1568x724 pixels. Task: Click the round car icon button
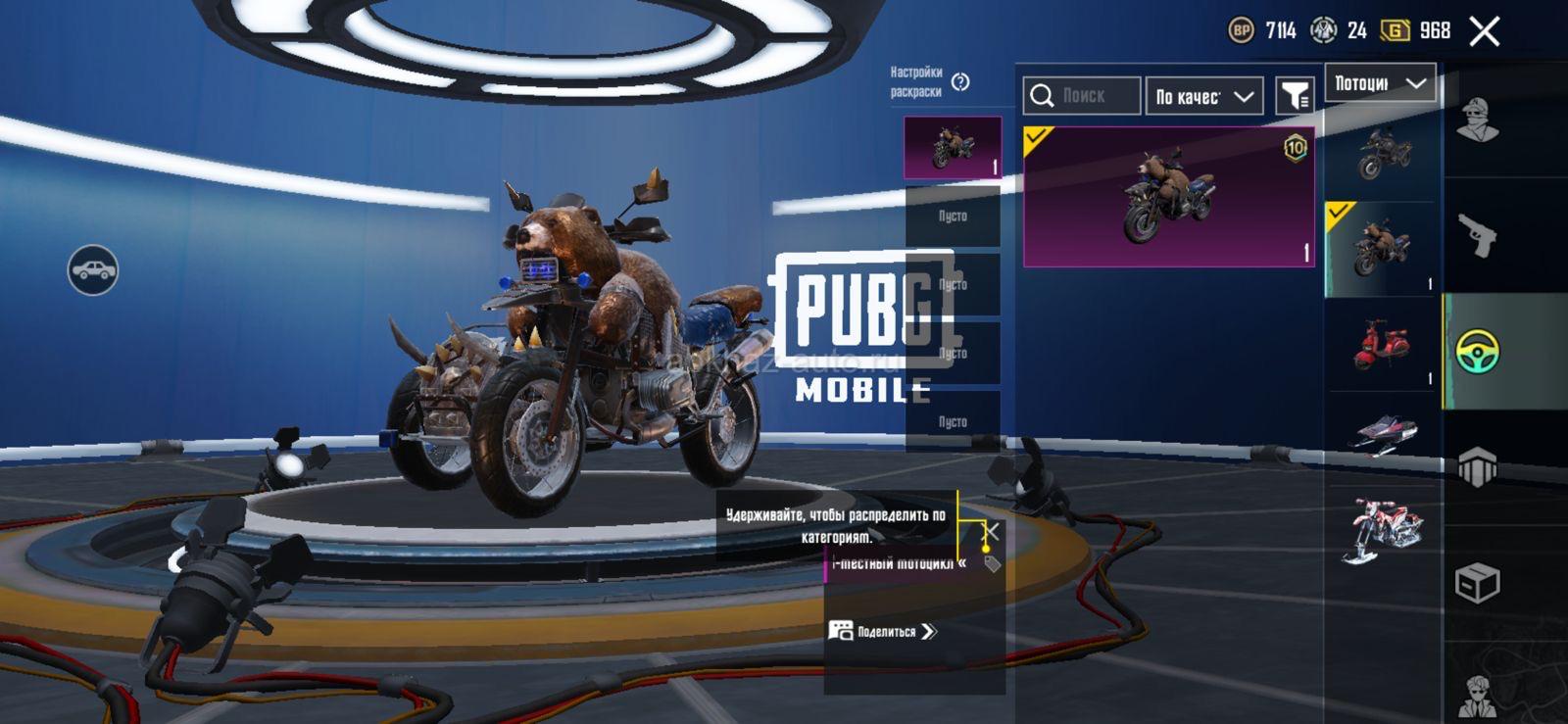93,269
